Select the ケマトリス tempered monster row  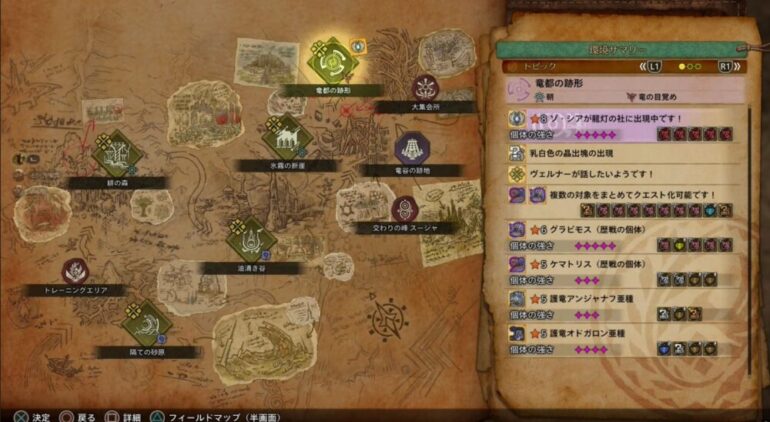pos(626,271)
